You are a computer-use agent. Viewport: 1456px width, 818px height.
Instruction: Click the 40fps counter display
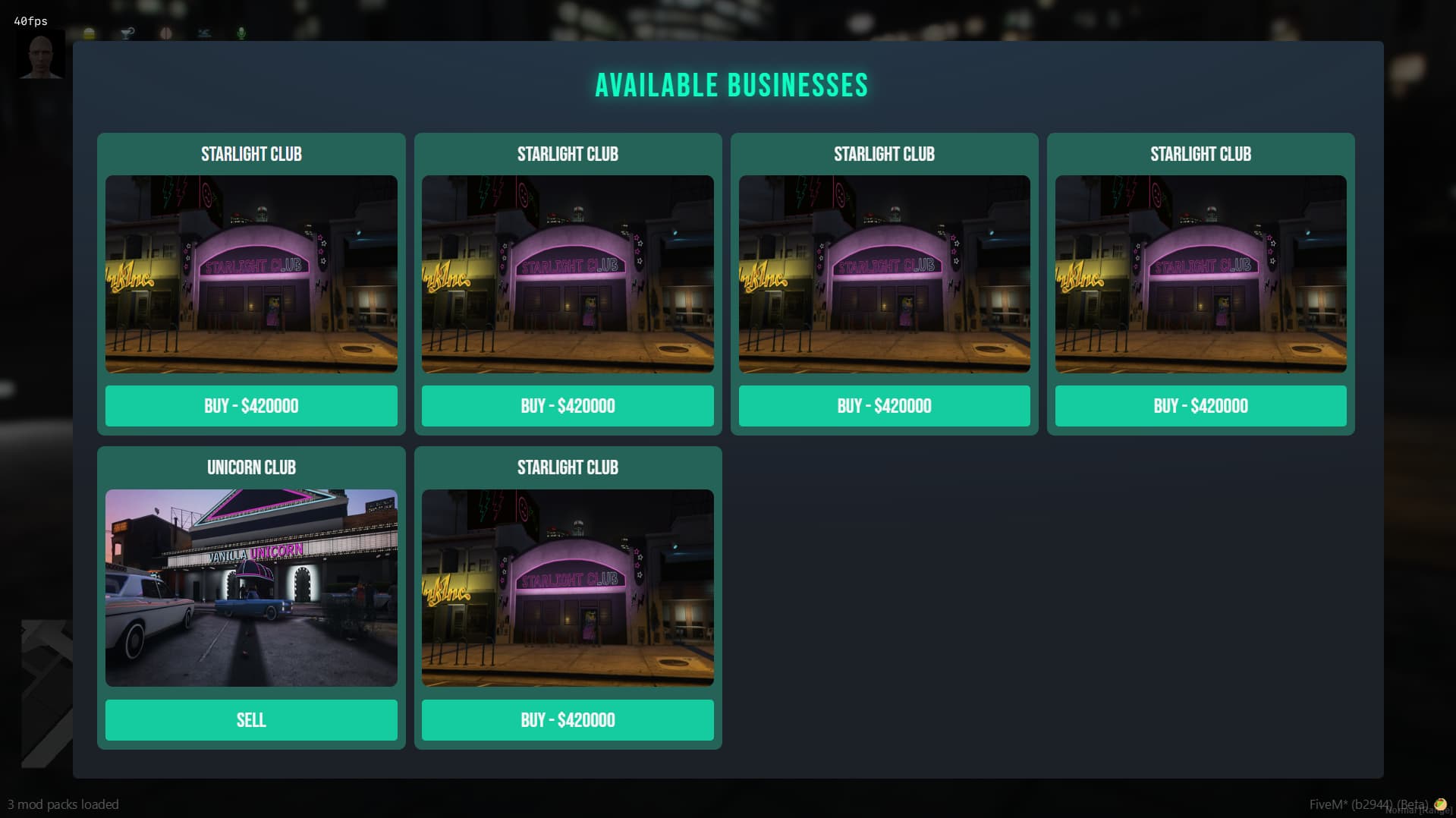point(30,20)
